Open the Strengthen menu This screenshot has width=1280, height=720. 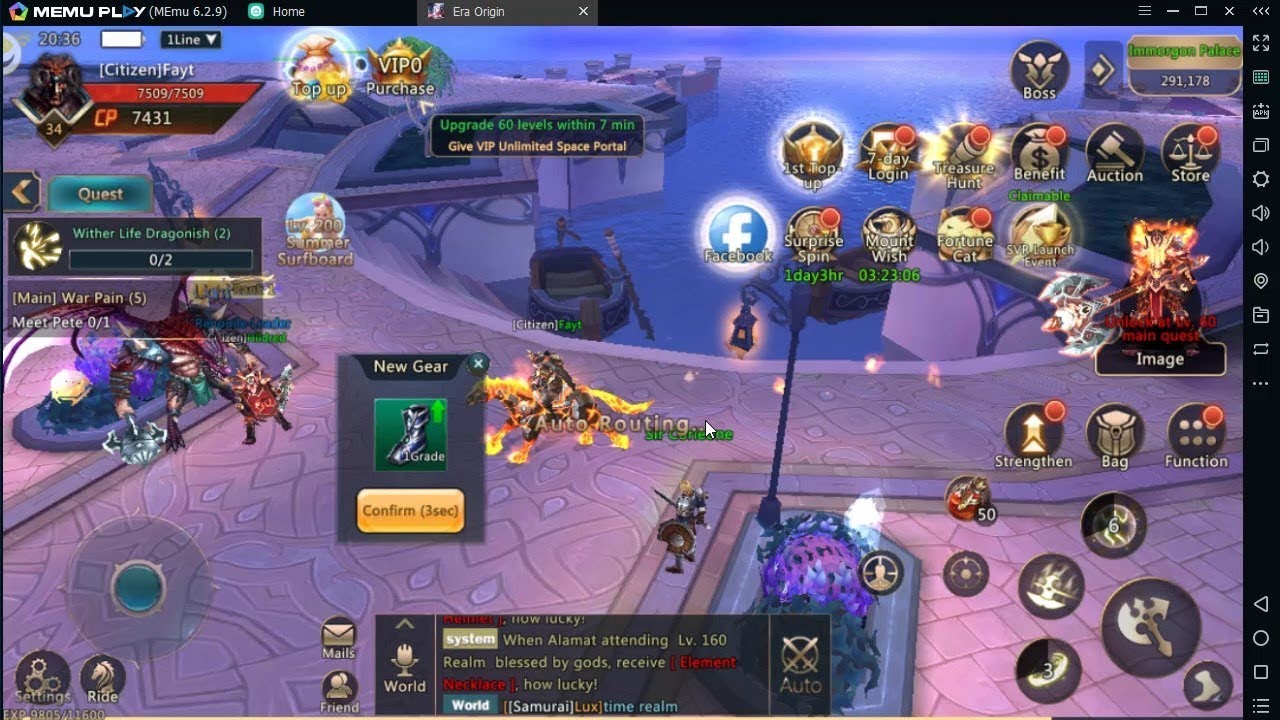[x=1033, y=436]
